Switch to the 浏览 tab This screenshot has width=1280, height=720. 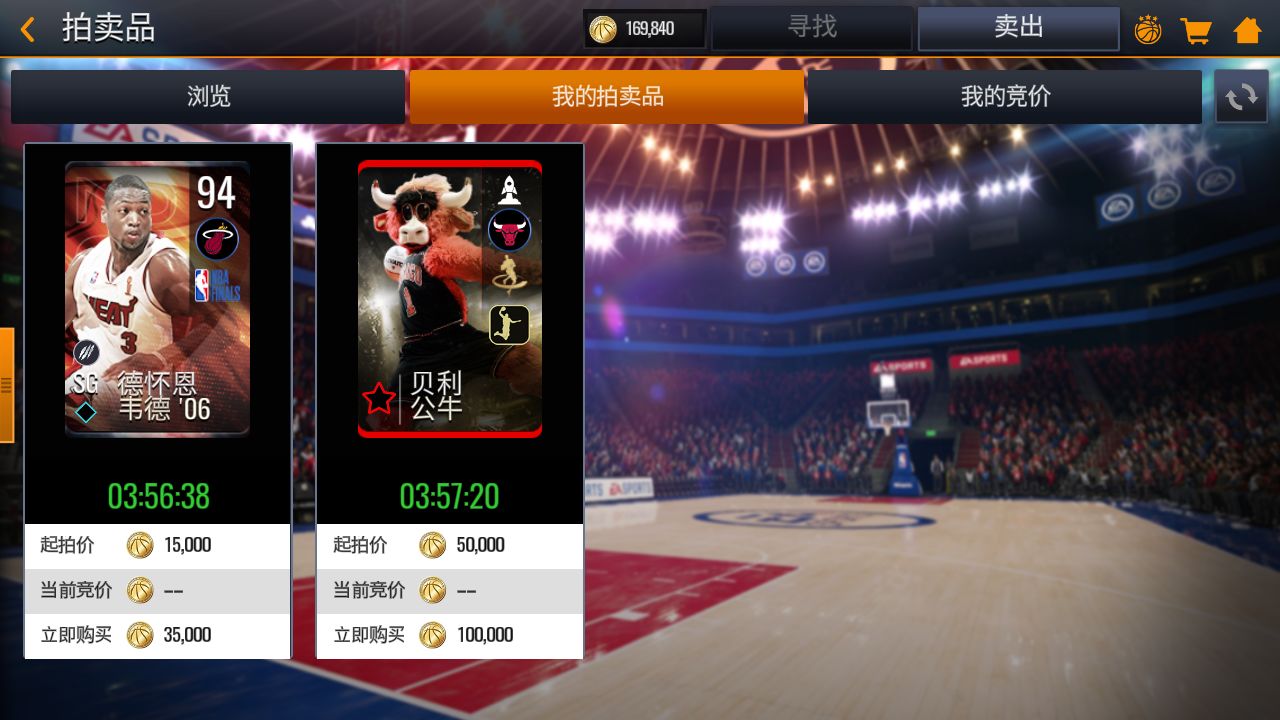pyautogui.click(x=207, y=96)
